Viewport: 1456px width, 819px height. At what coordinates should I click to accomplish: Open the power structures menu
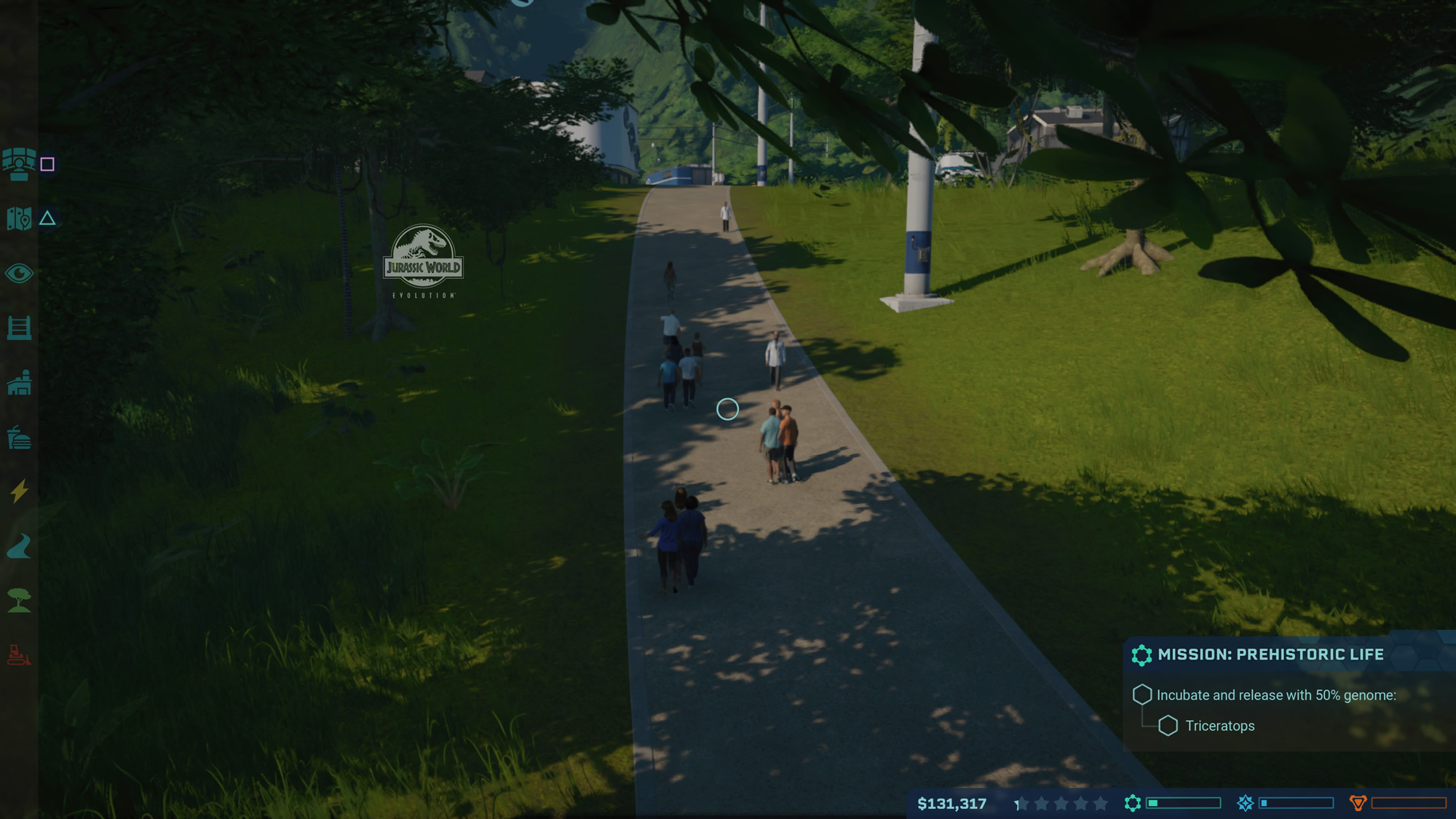[20, 492]
